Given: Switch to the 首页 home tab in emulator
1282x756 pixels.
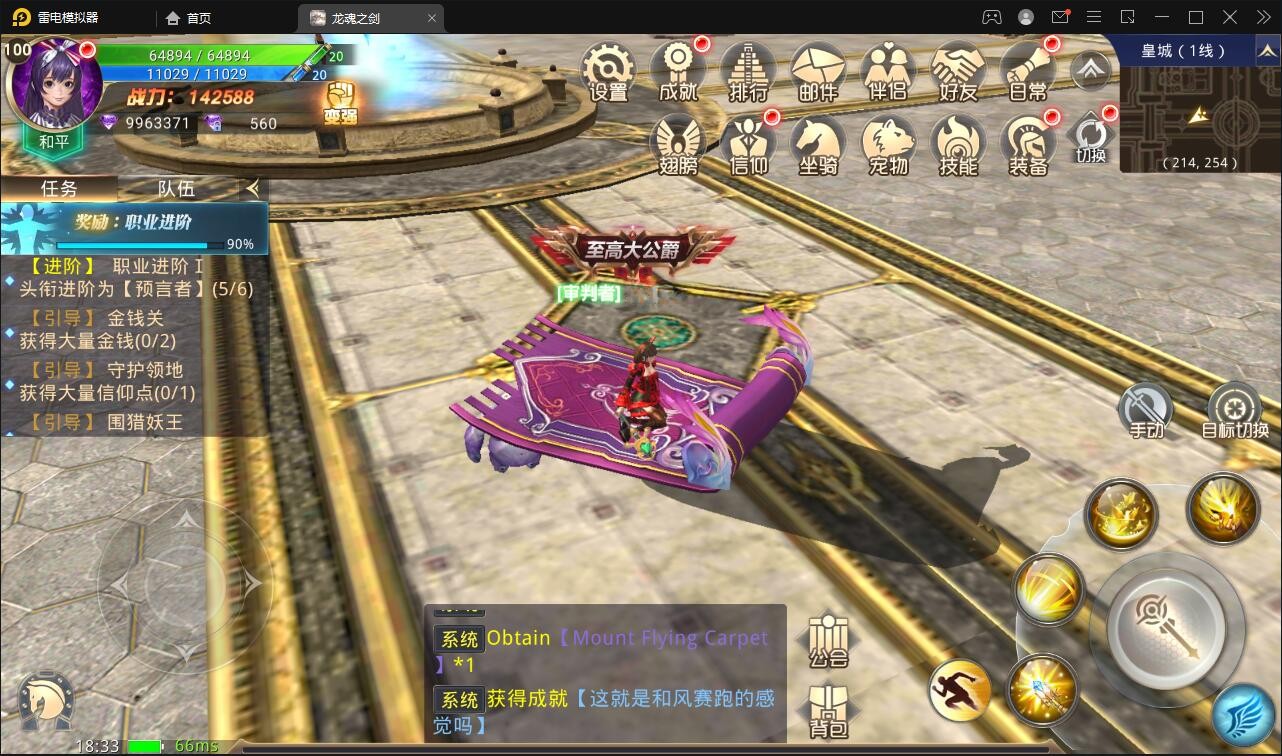Looking at the screenshot, I should (188, 18).
